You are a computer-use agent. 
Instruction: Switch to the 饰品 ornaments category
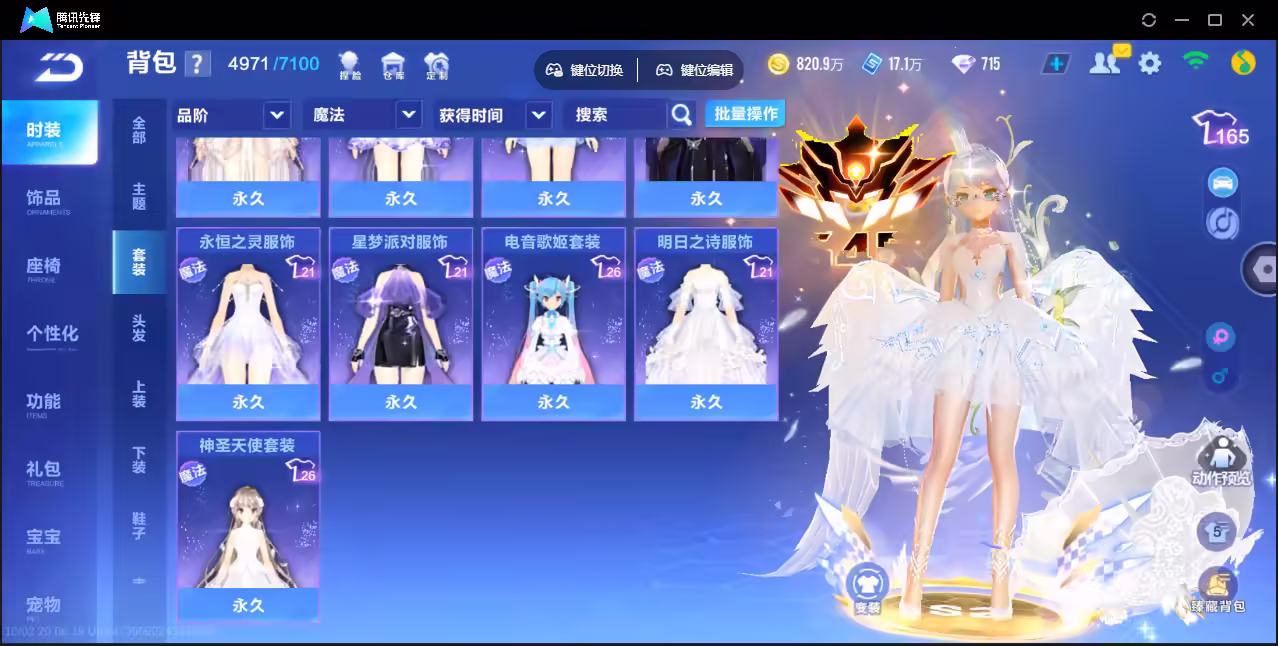(44, 199)
